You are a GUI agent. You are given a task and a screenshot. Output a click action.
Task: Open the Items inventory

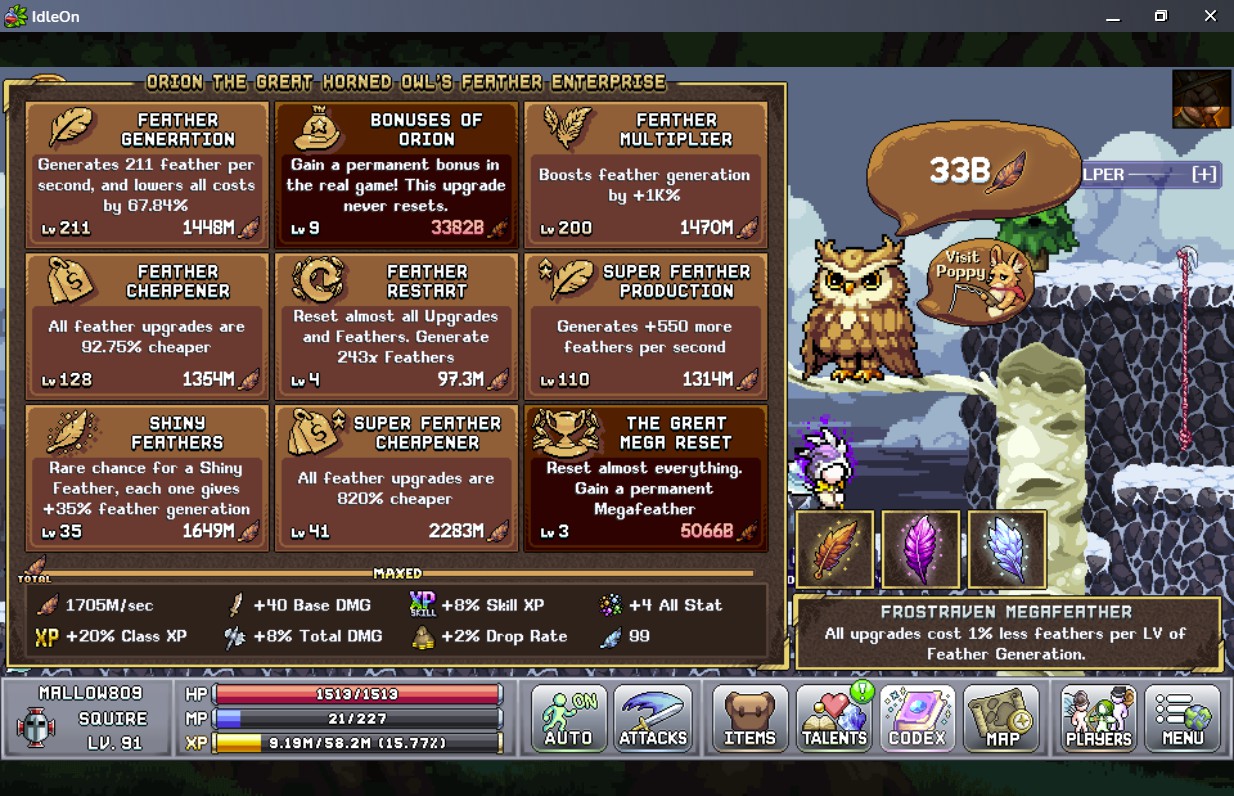point(750,719)
